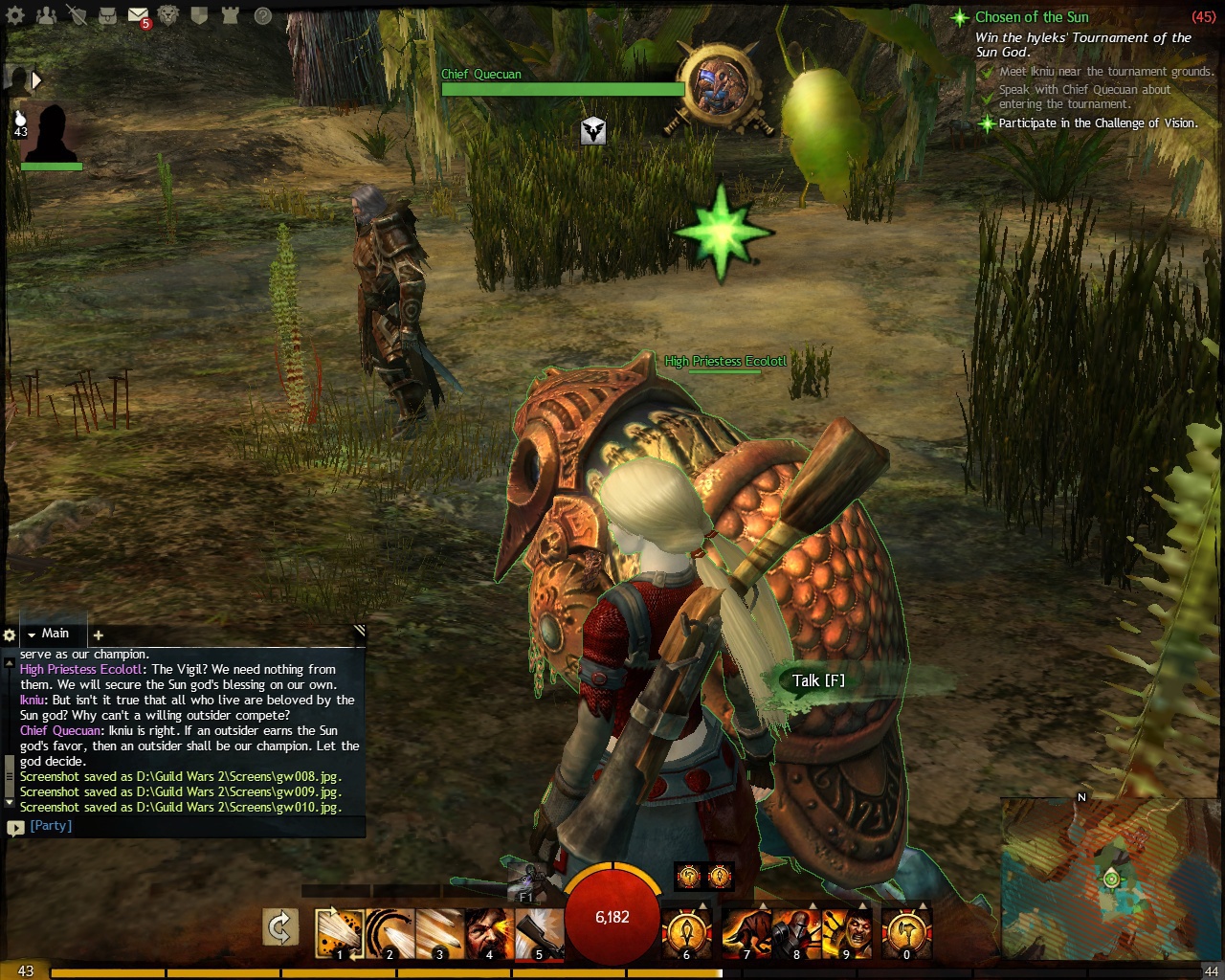Select the Main chat tab

click(x=55, y=634)
